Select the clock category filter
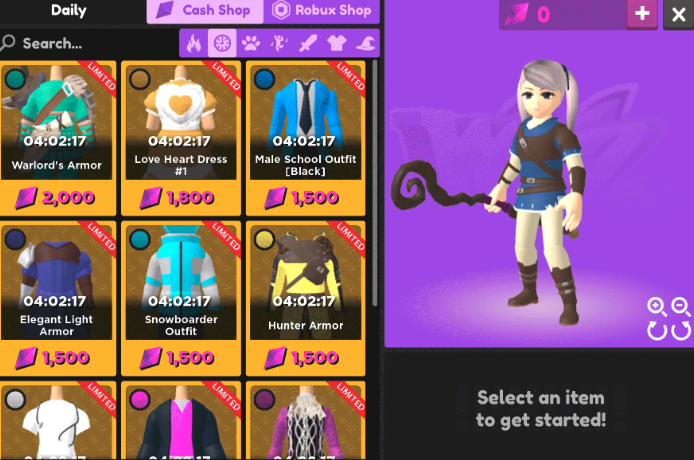Viewport: 694px width, 460px height. [221, 43]
